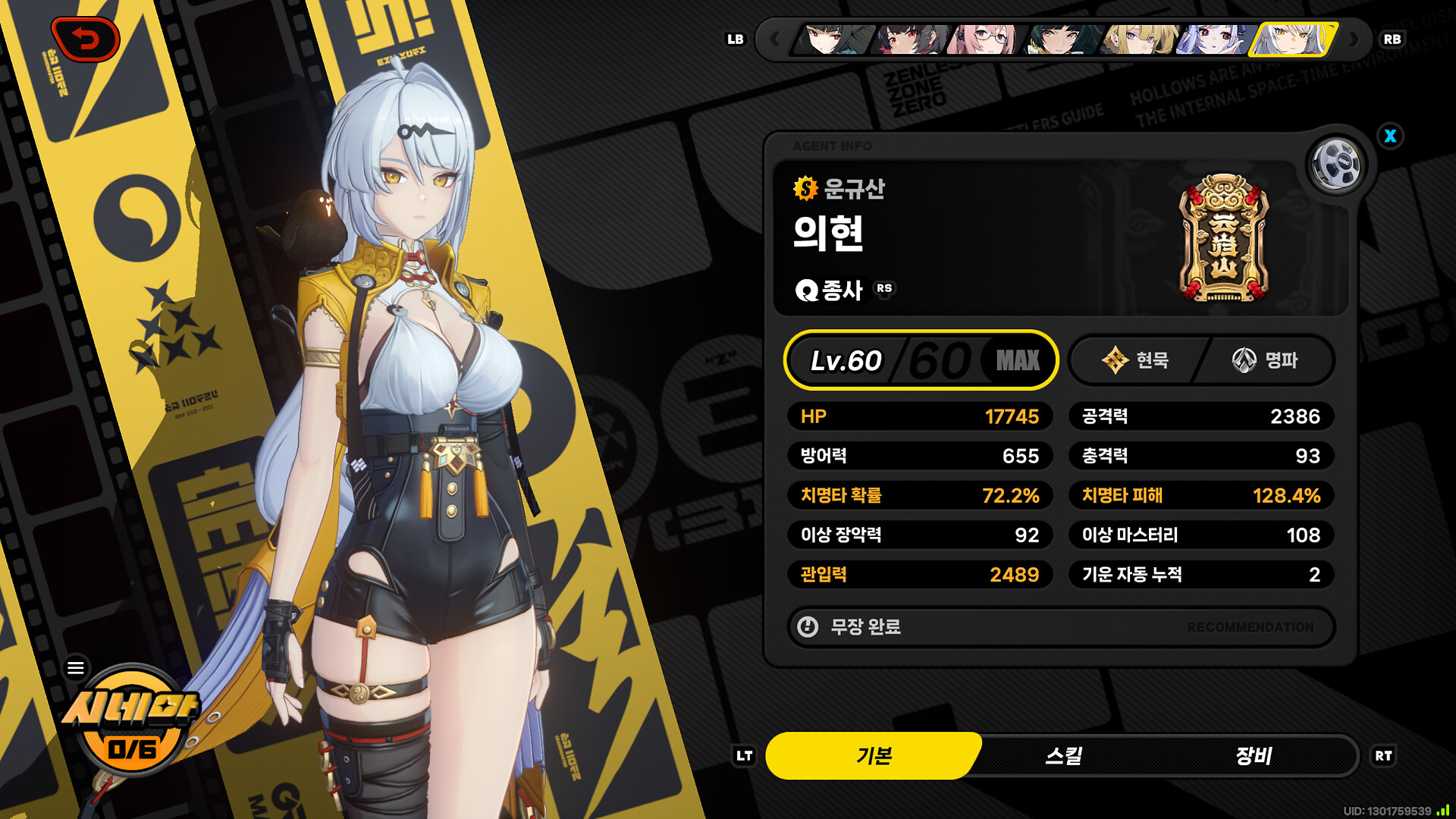View the 현묵 attribute info
This screenshot has width=1456, height=819.
tap(1135, 360)
